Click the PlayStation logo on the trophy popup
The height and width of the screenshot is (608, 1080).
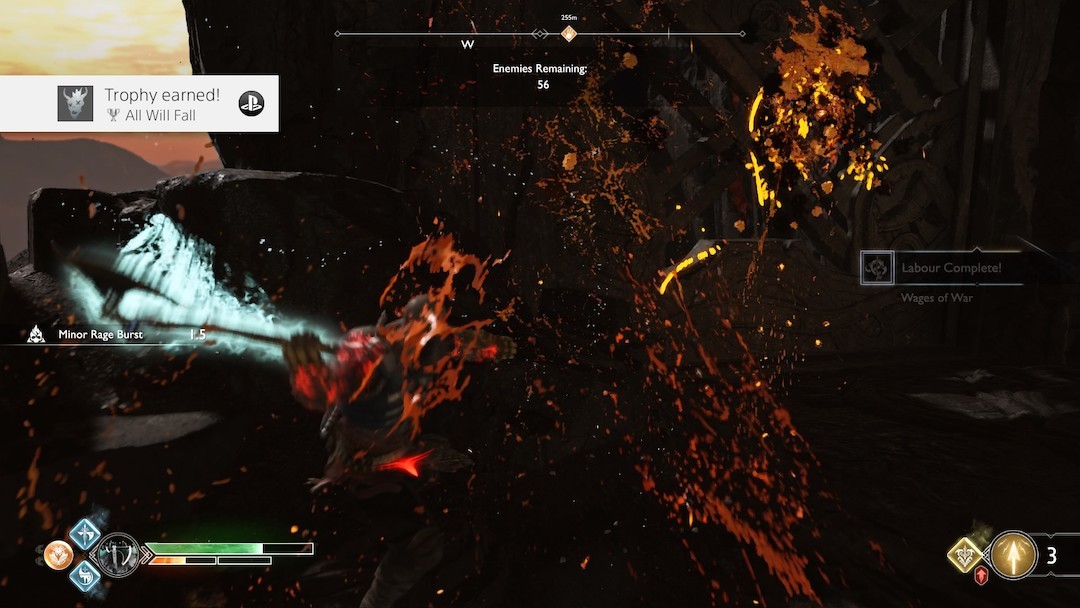click(251, 103)
